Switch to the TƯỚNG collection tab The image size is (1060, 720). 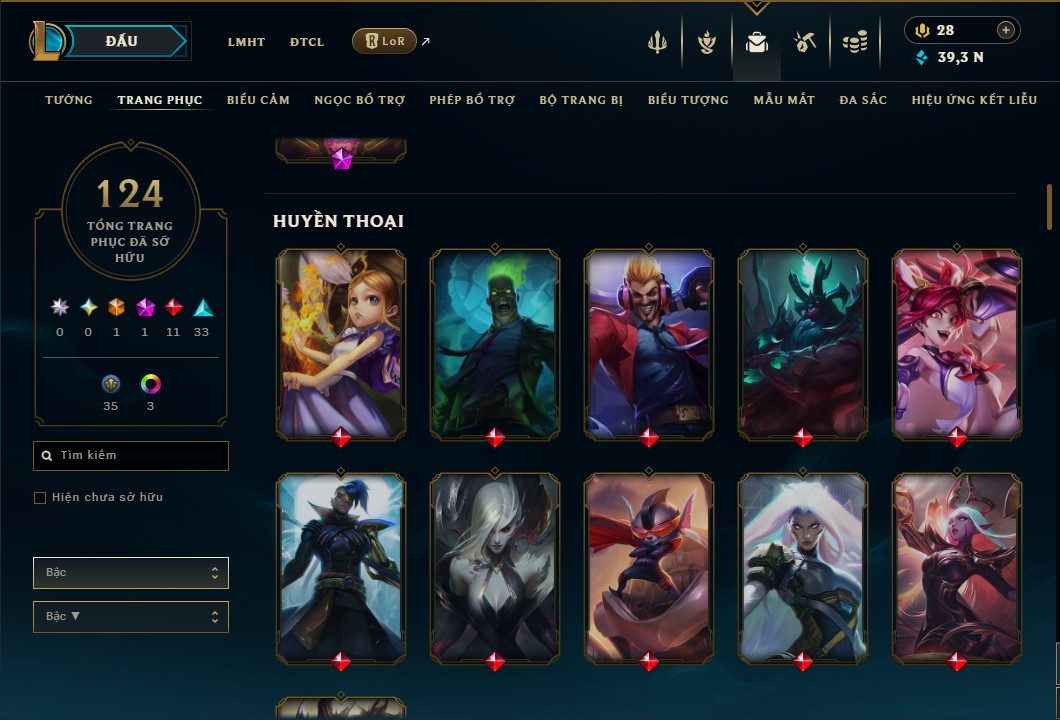pos(69,100)
